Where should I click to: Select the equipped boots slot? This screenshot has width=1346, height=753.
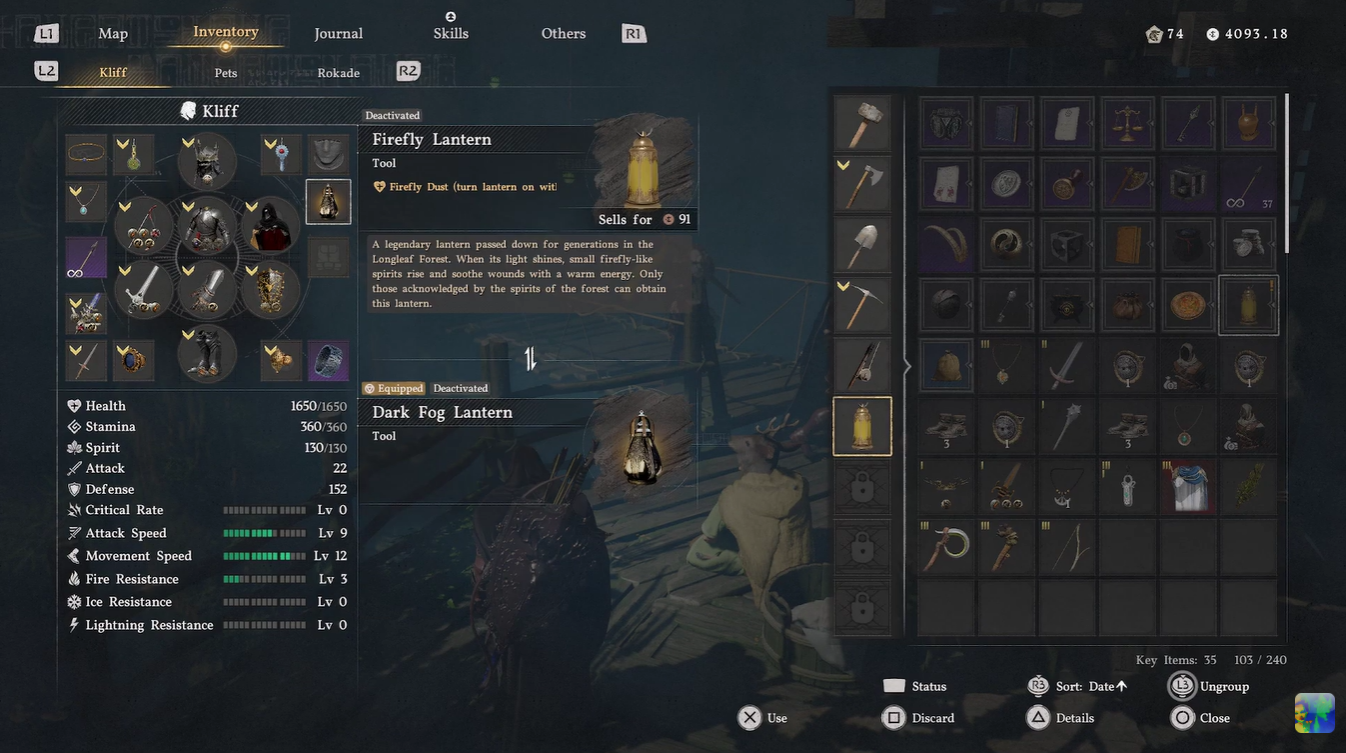pos(207,353)
